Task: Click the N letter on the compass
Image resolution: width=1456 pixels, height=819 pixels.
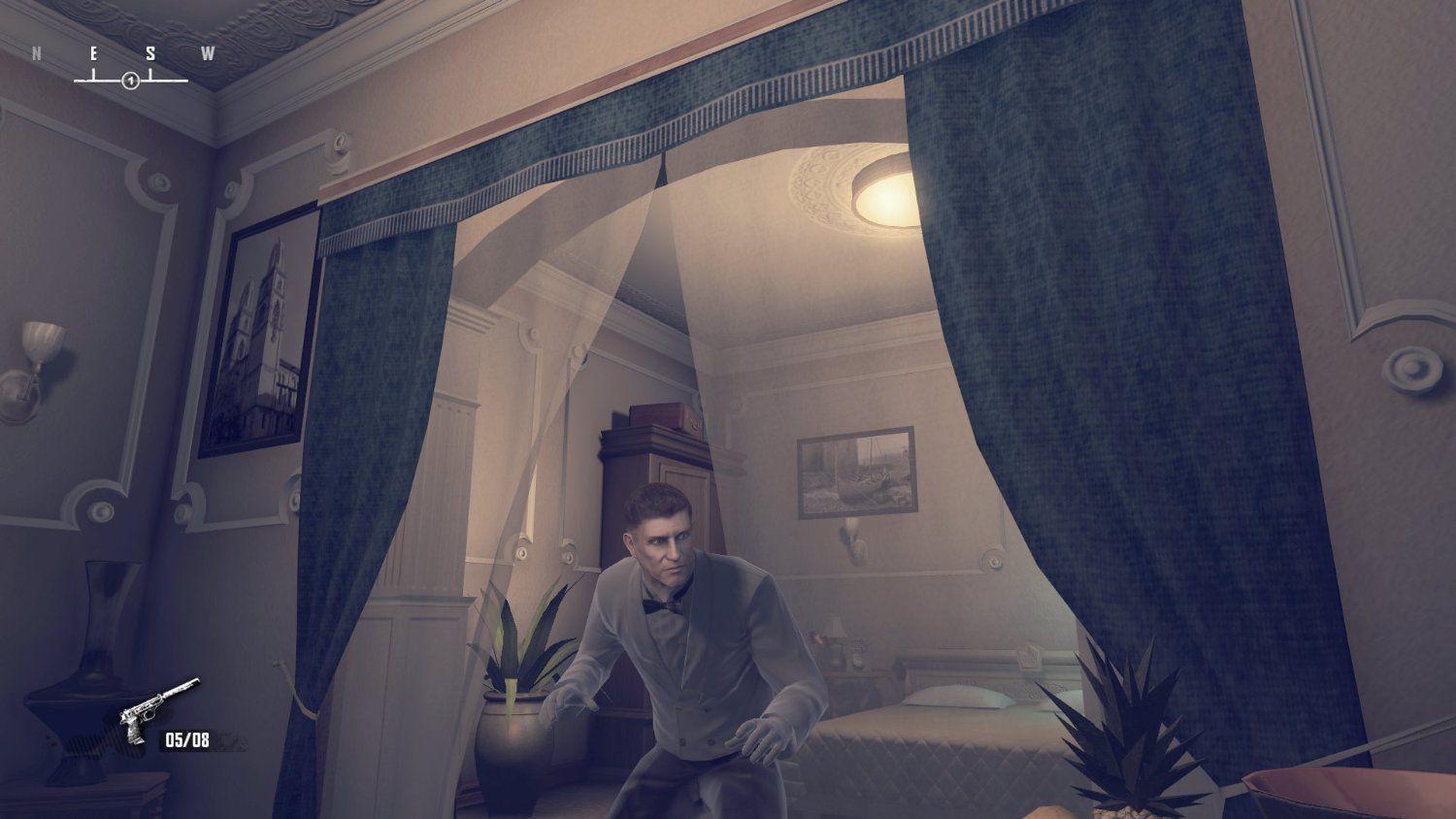Action: click(38, 50)
